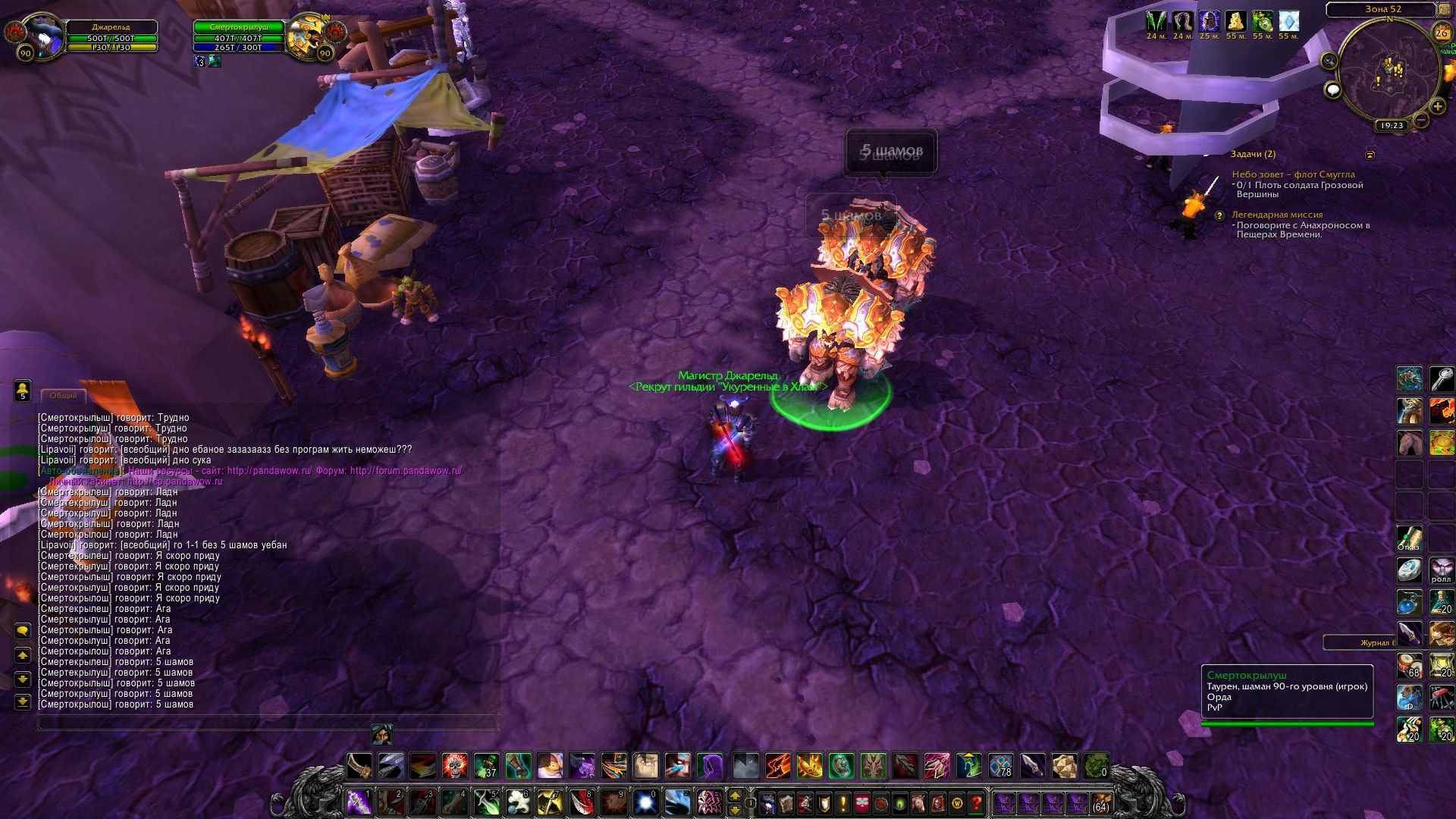Viewport: 1456px width, 819px height.
Task: Activate the purple hooded figure ability
Action: [710, 766]
